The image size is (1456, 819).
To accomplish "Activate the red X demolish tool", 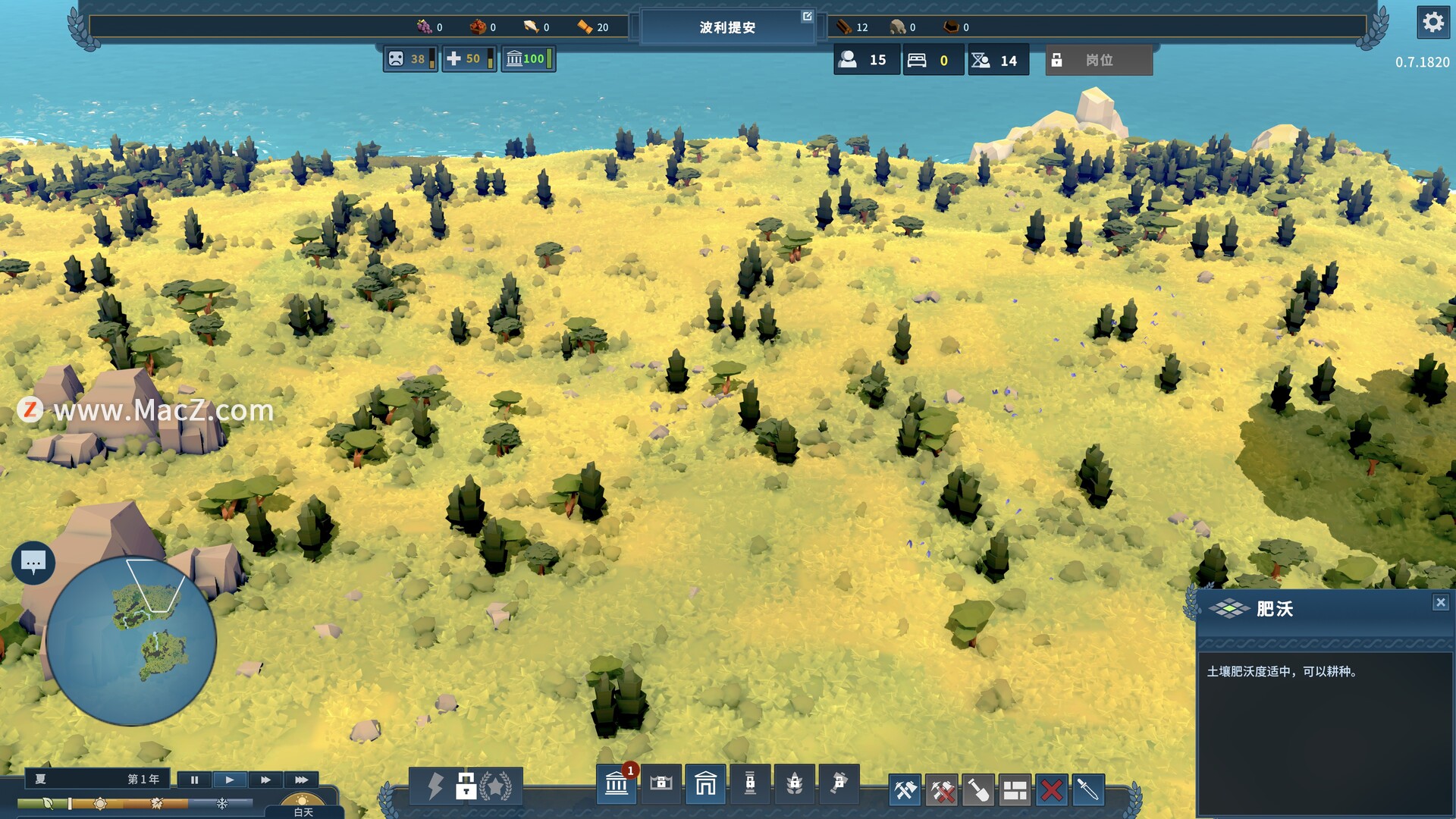I will [x=1051, y=791].
